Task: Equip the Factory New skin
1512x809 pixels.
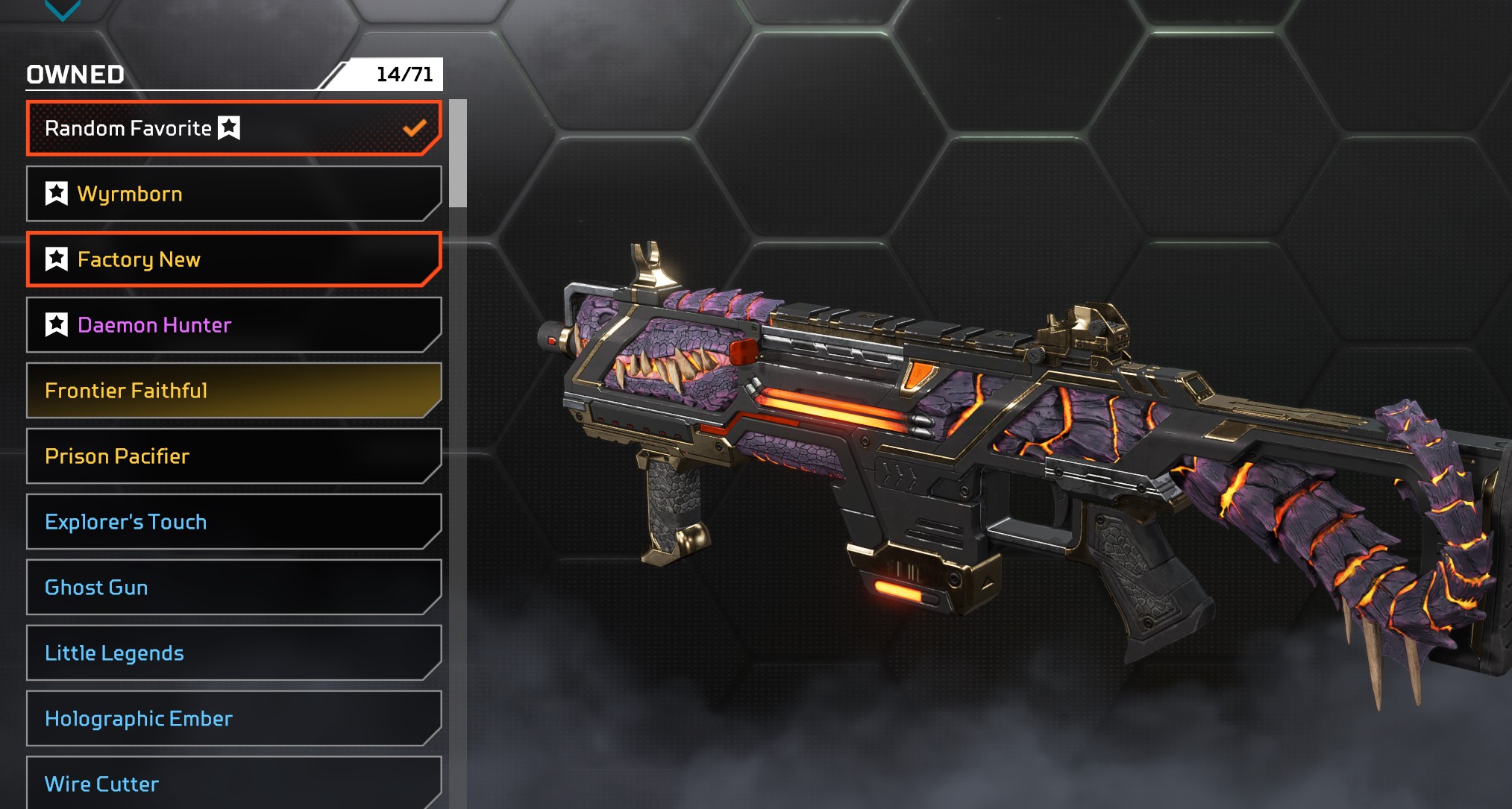Action: pyautogui.click(x=233, y=259)
